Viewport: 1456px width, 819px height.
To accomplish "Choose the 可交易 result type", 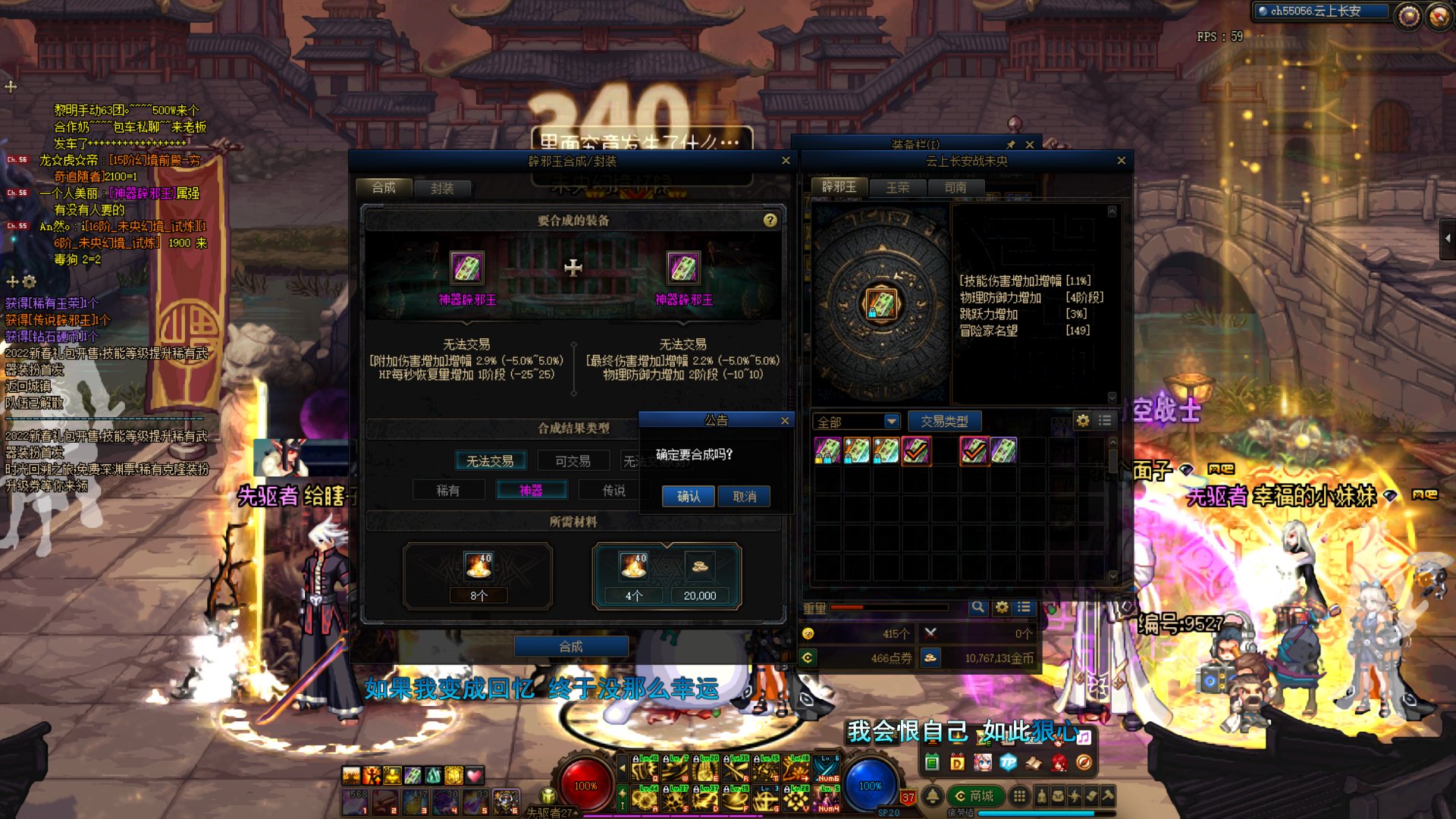I will (573, 461).
